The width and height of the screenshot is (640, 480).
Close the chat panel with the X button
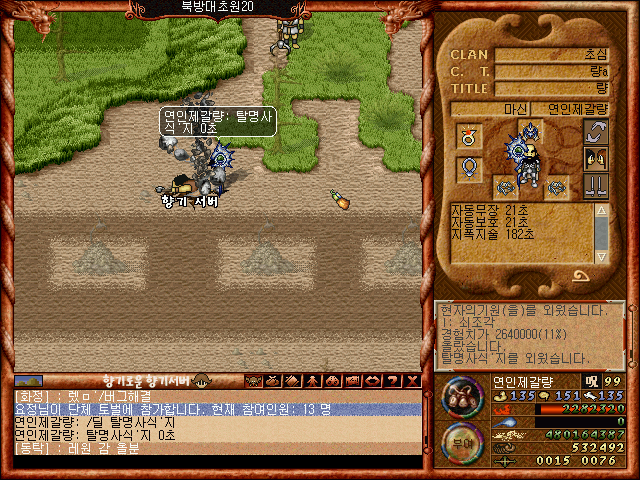[413, 381]
